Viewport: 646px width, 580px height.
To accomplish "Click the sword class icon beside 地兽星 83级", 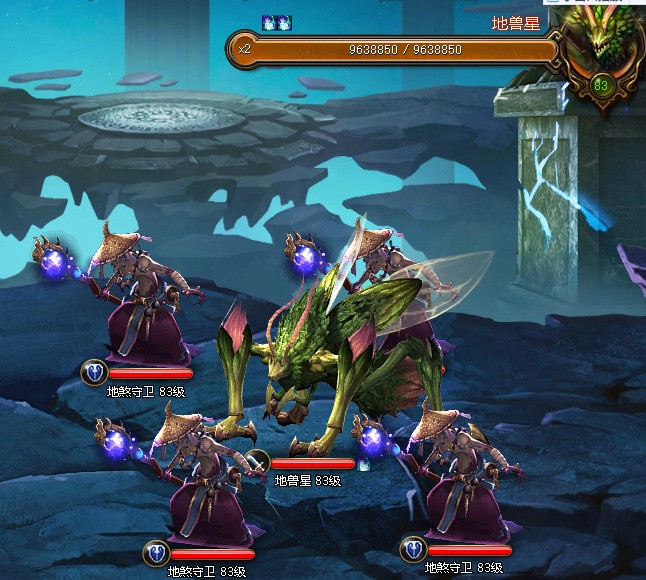I will [257, 462].
